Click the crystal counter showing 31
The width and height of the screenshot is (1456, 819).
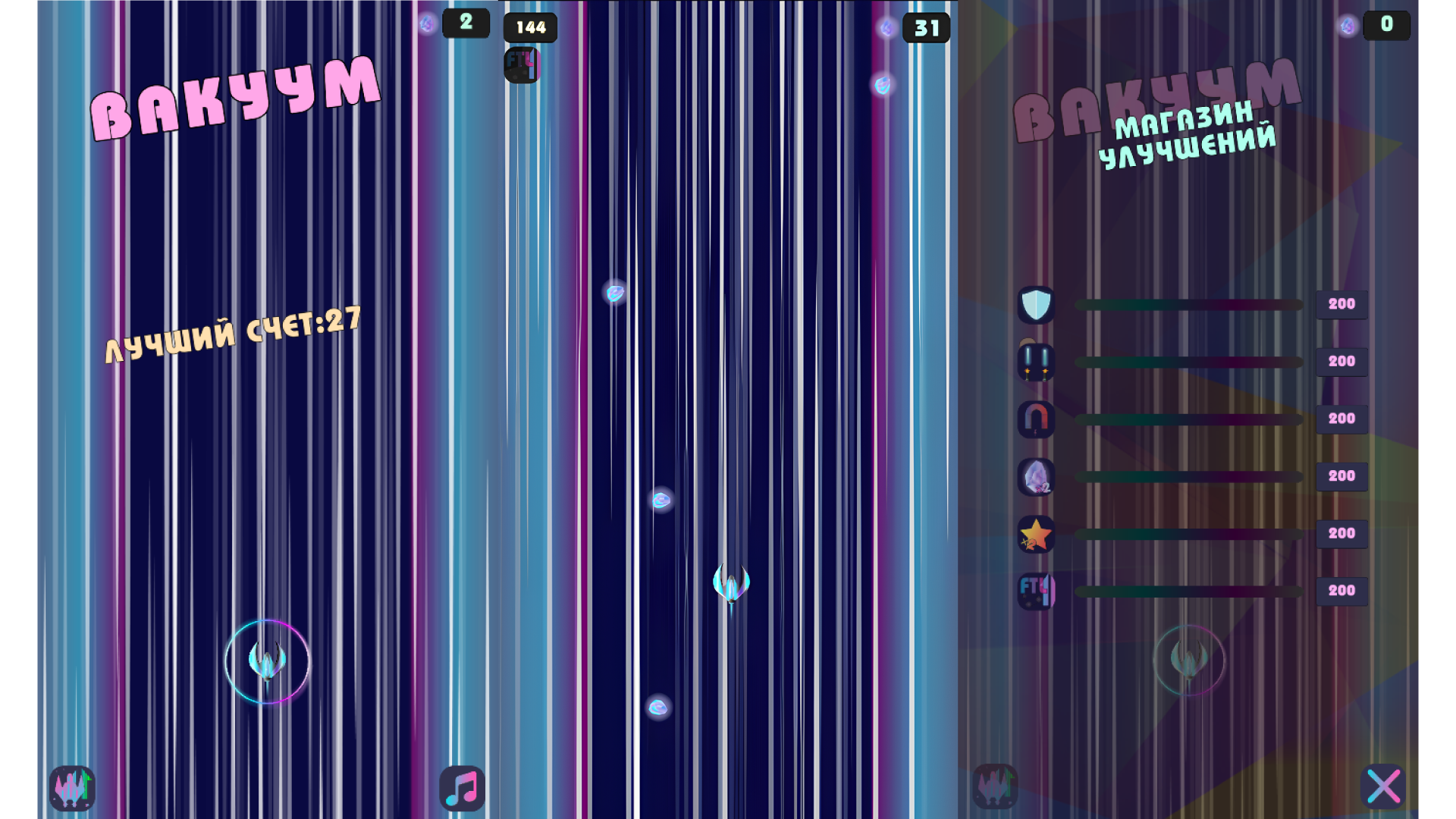[x=927, y=29]
